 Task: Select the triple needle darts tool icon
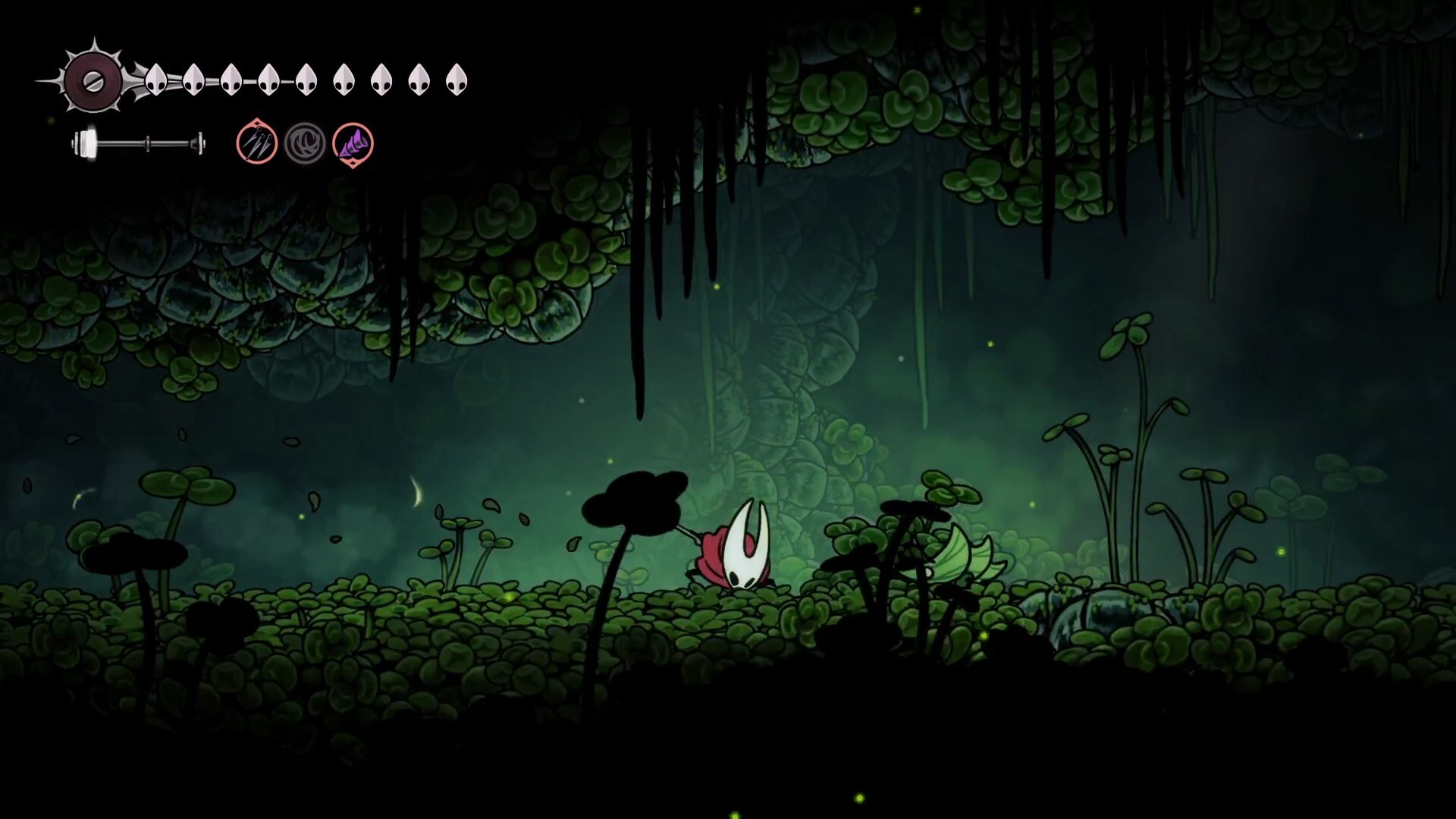click(x=256, y=143)
